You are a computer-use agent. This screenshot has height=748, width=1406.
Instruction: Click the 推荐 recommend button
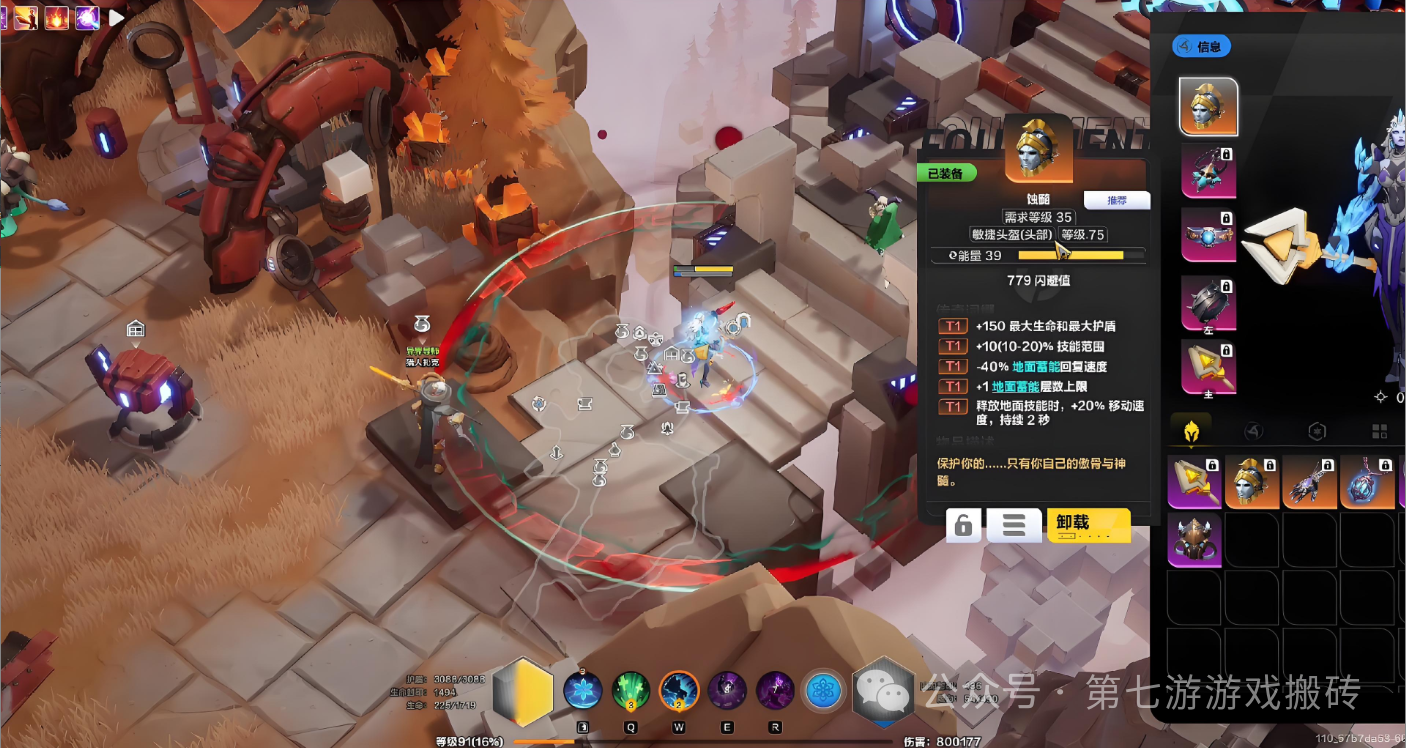pos(1116,200)
